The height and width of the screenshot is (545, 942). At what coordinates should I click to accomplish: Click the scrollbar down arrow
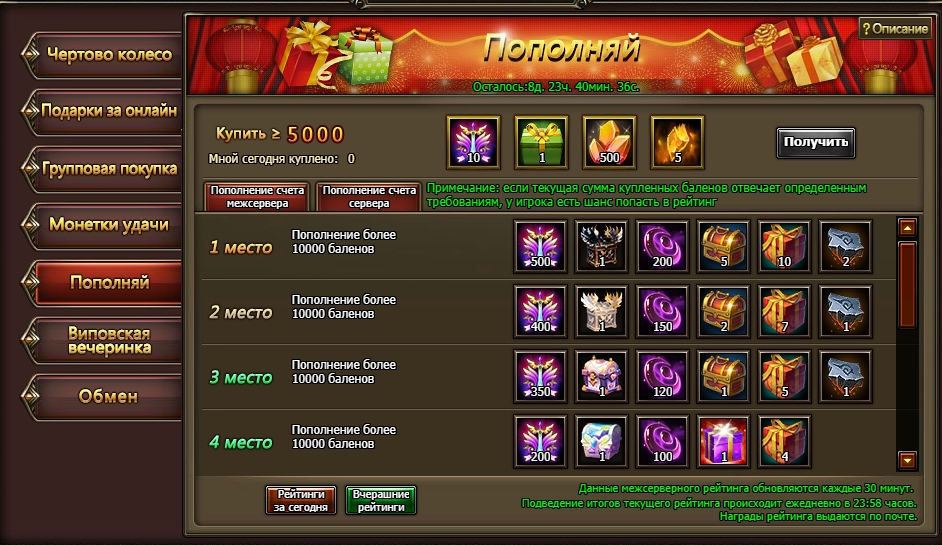click(x=908, y=460)
